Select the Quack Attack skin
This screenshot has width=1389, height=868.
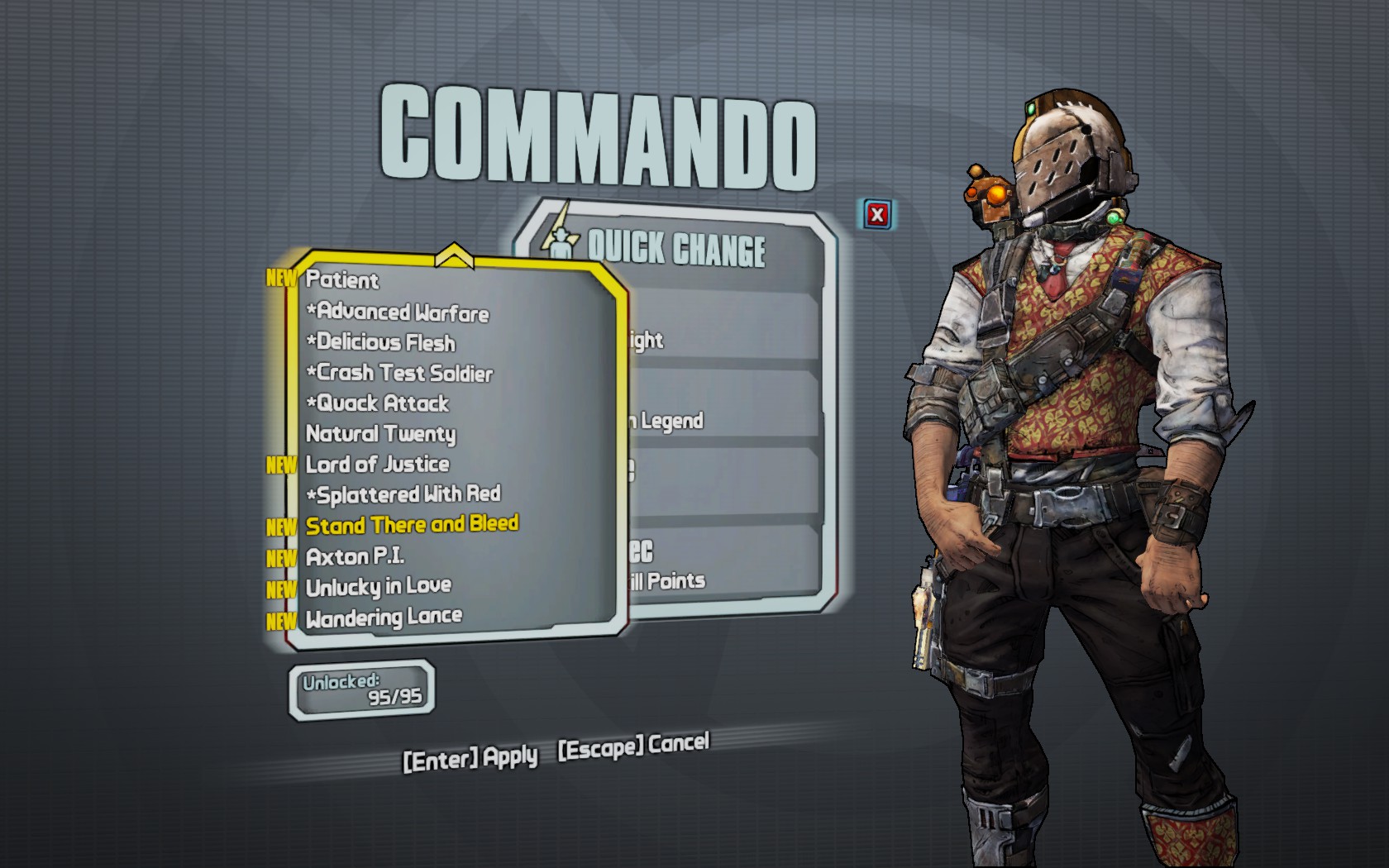(378, 404)
